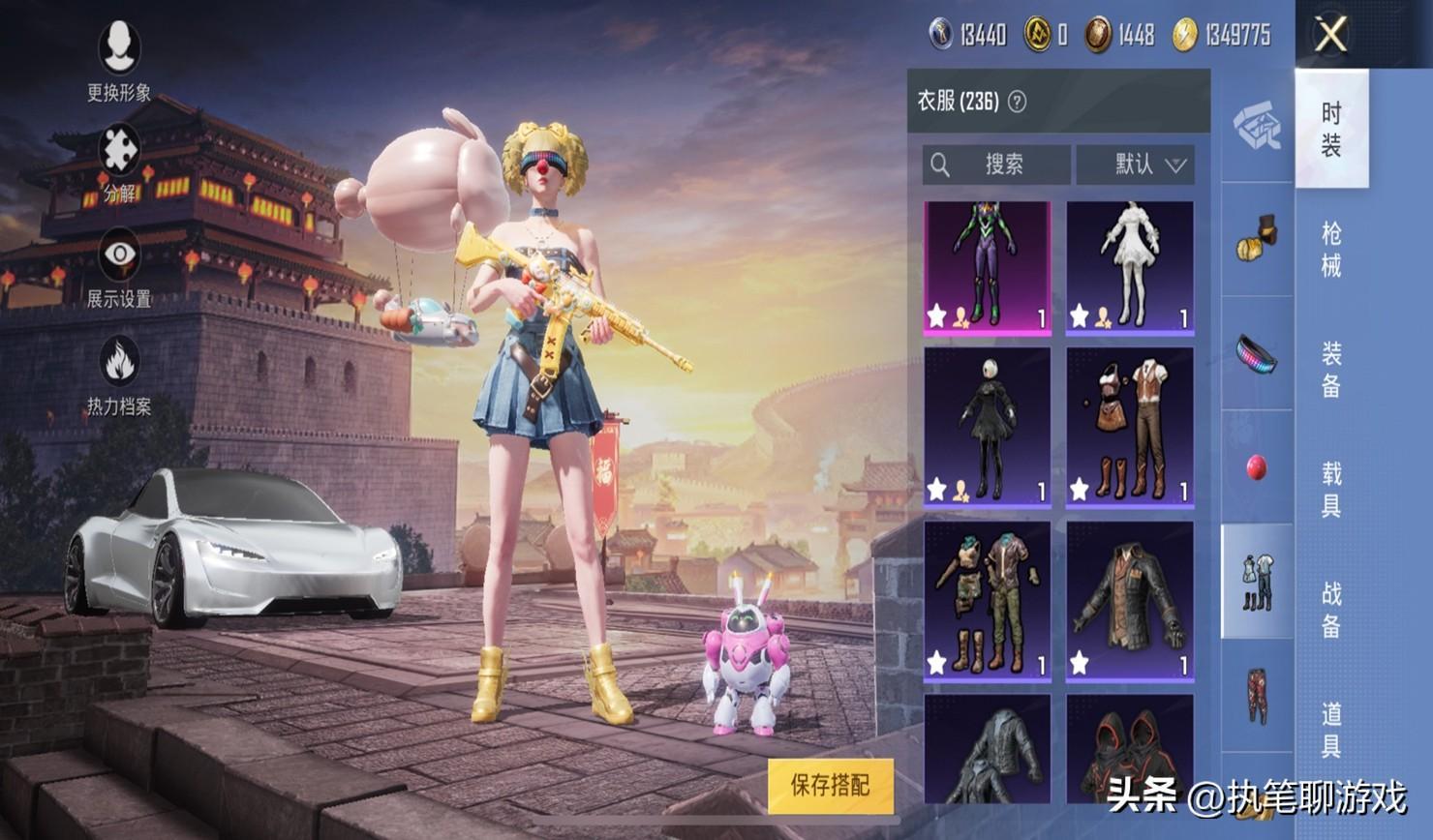Choose the dark leather jacket with orange trim
The height and width of the screenshot is (840, 1433).
tap(1129, 600)
